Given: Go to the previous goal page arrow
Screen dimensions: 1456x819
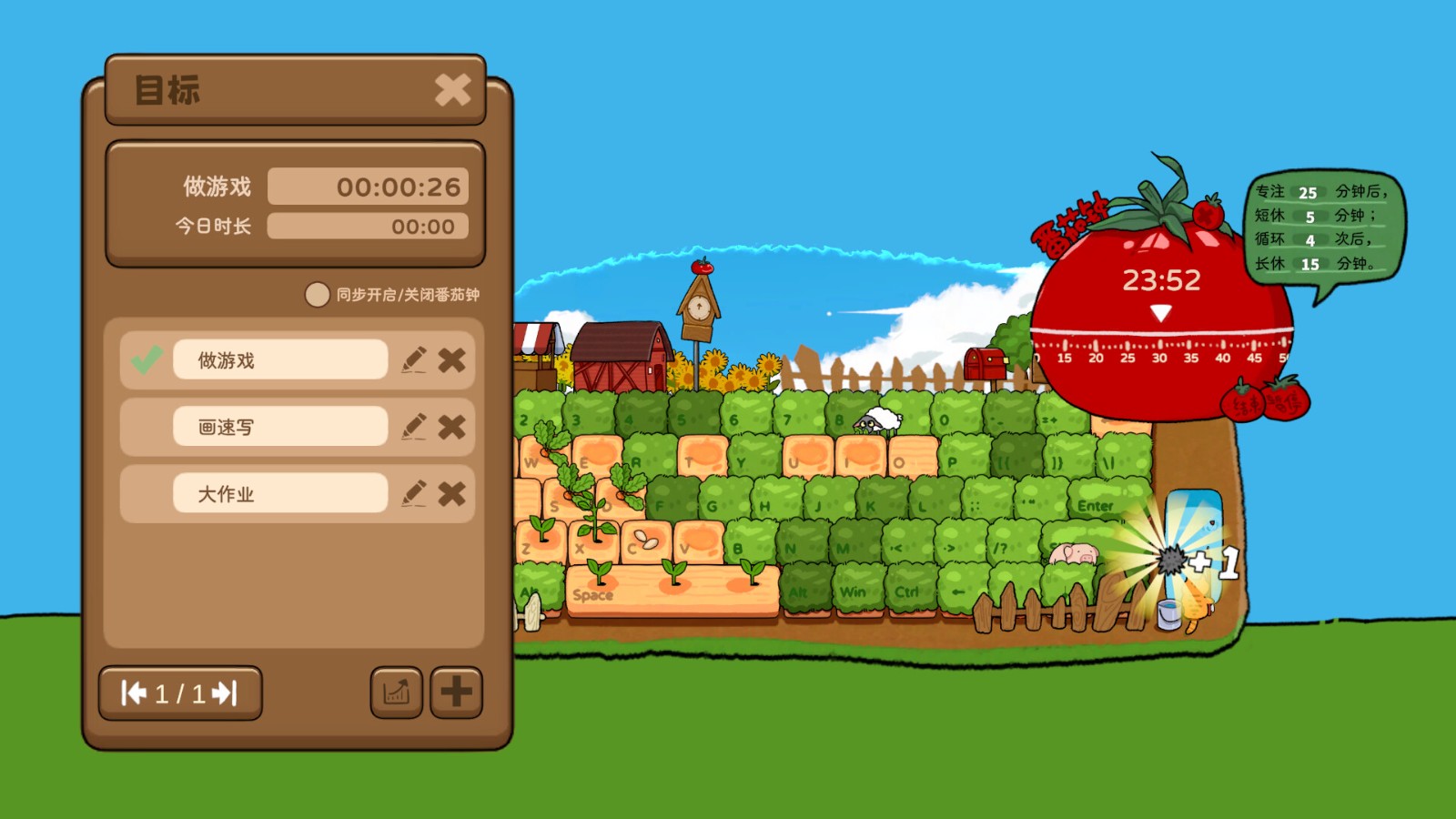Looking at the screenshot, I should (x=134, y=693).
